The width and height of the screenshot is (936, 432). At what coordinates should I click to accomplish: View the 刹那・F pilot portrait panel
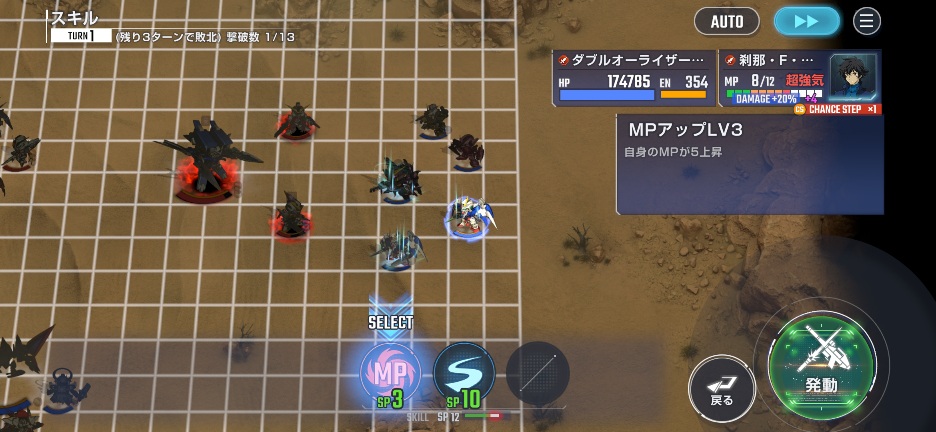(853, 75)
